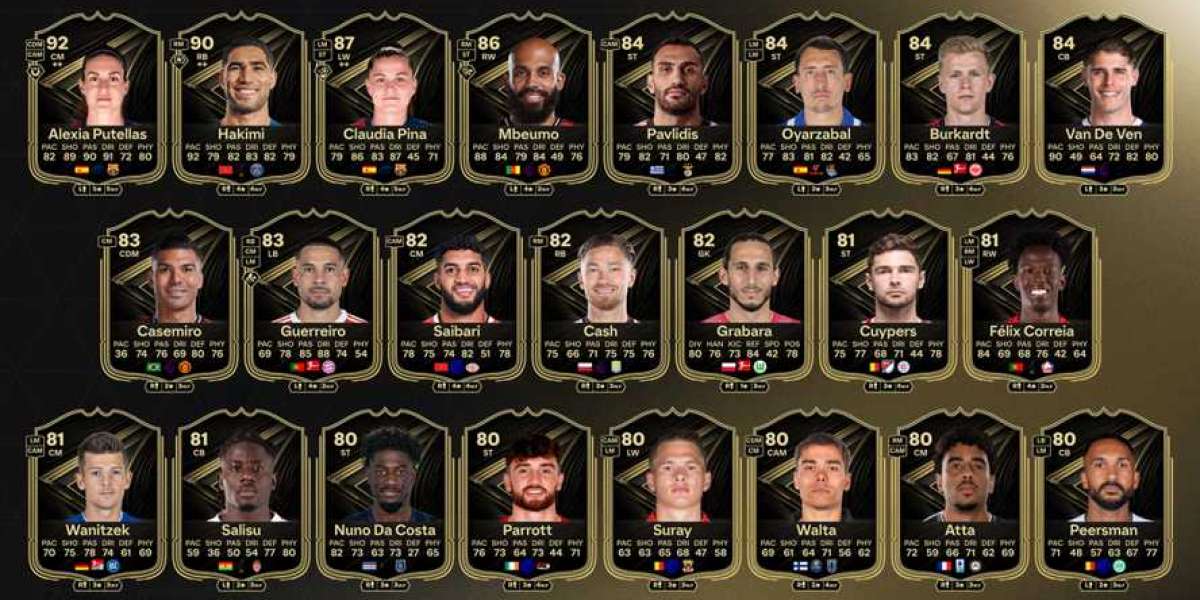The height and width of the screenshot is (600, 1200).
Task: Choose the Burkardt player card
Action: [960, 100]
